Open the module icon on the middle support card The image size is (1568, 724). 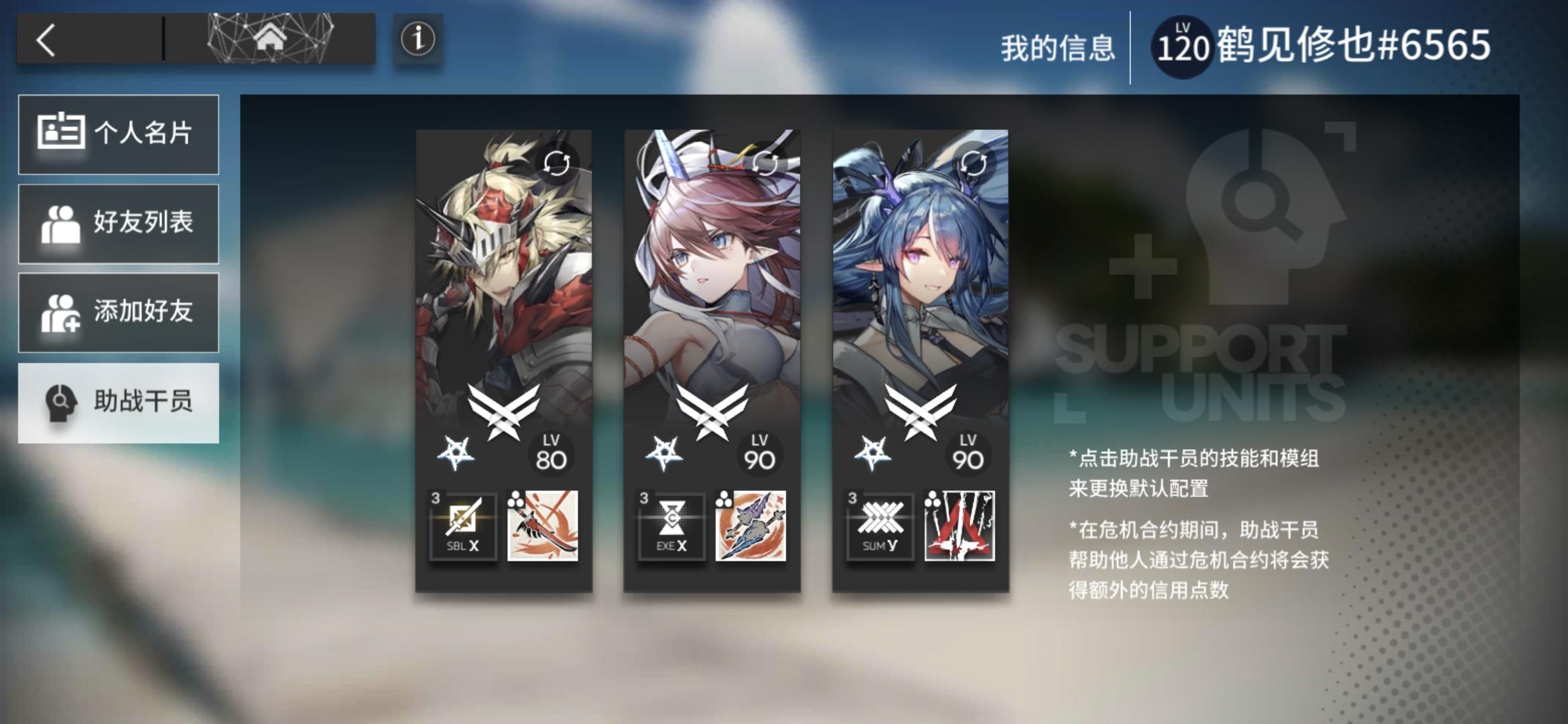752,528
